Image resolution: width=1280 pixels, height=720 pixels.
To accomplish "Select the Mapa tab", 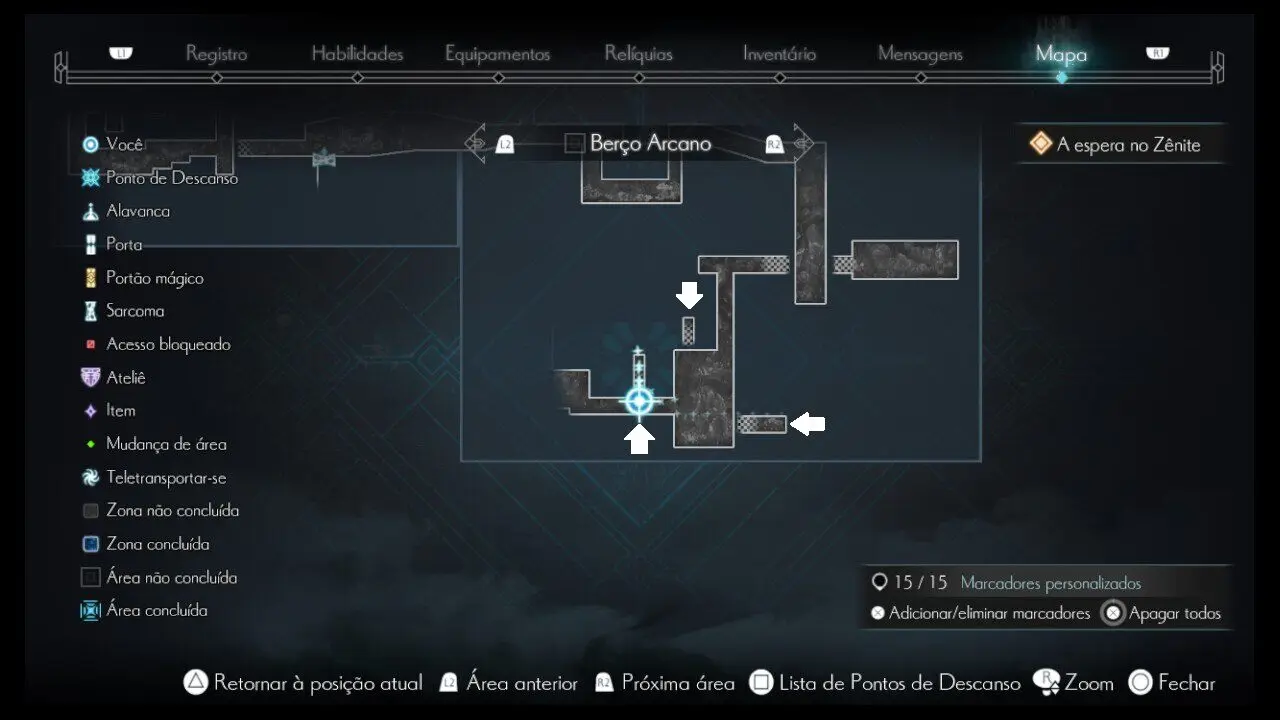I will coord(1061,54).
